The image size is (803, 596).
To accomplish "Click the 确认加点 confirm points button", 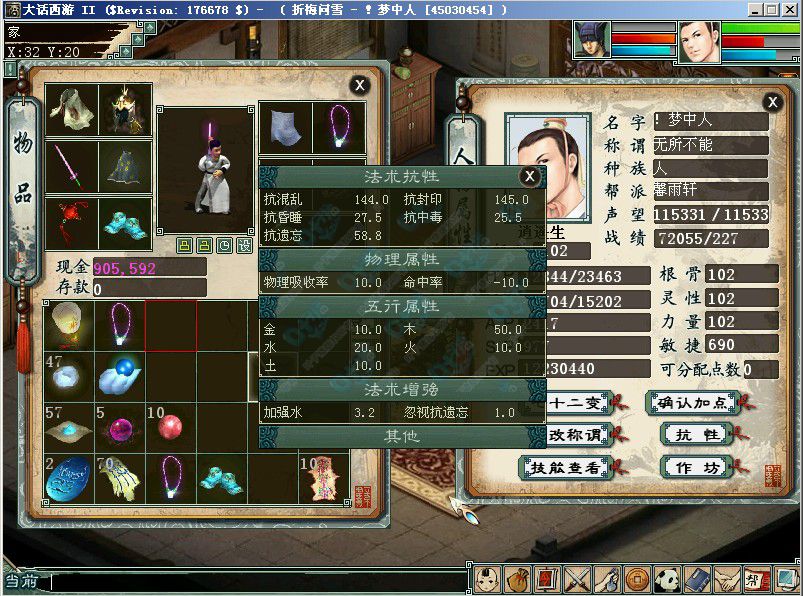I will (693, 402).
